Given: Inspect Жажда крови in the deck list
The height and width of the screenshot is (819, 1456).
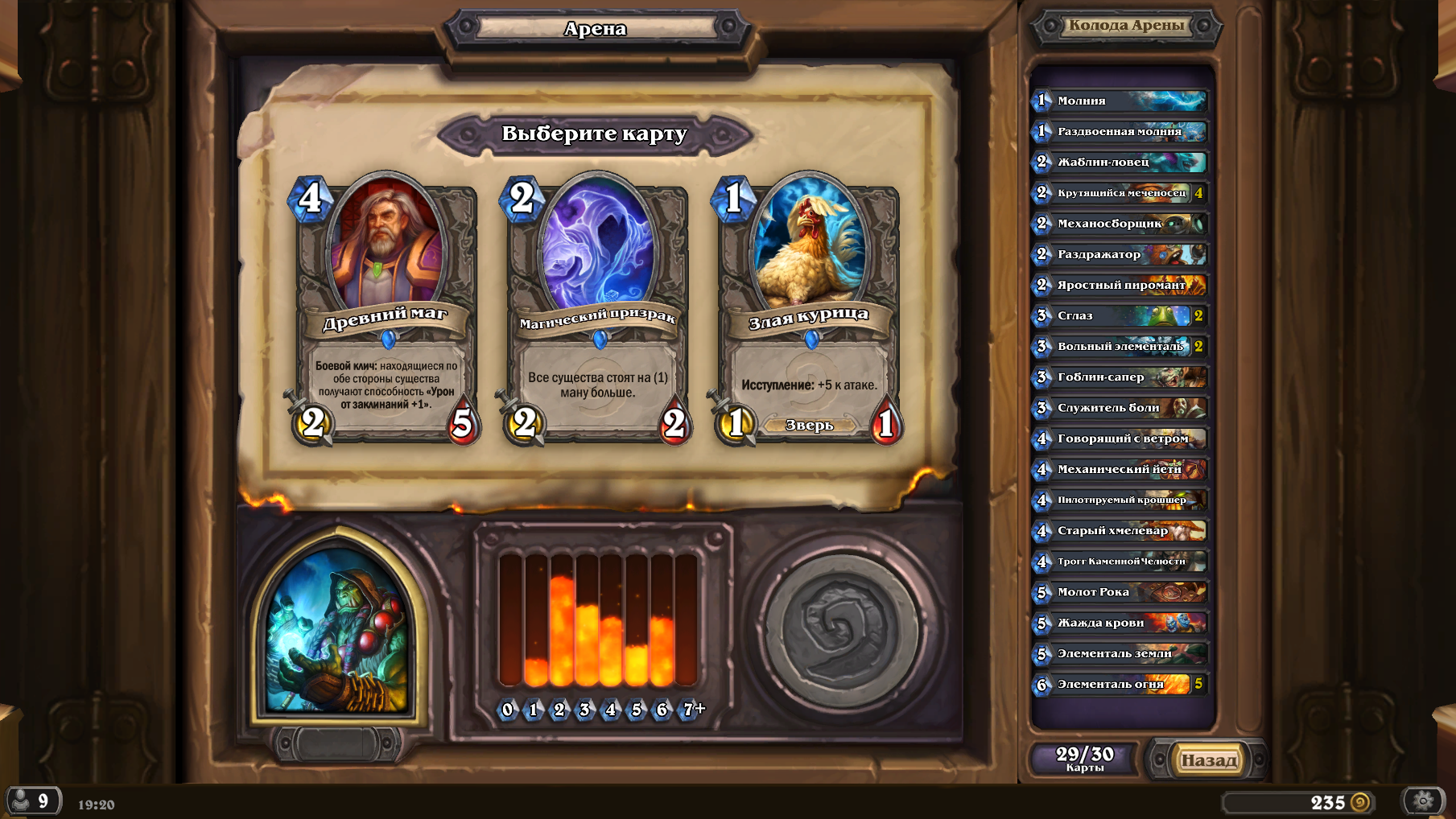Looking at the screenshot, I should pyautogui.click(x=1120, y=623).
